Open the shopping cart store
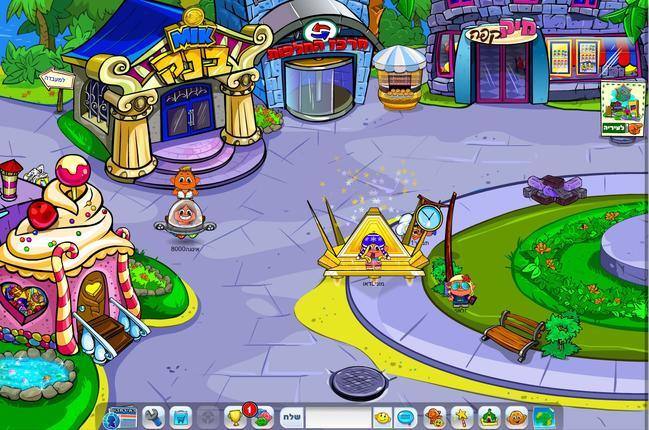649x430 pixels. 181,417
